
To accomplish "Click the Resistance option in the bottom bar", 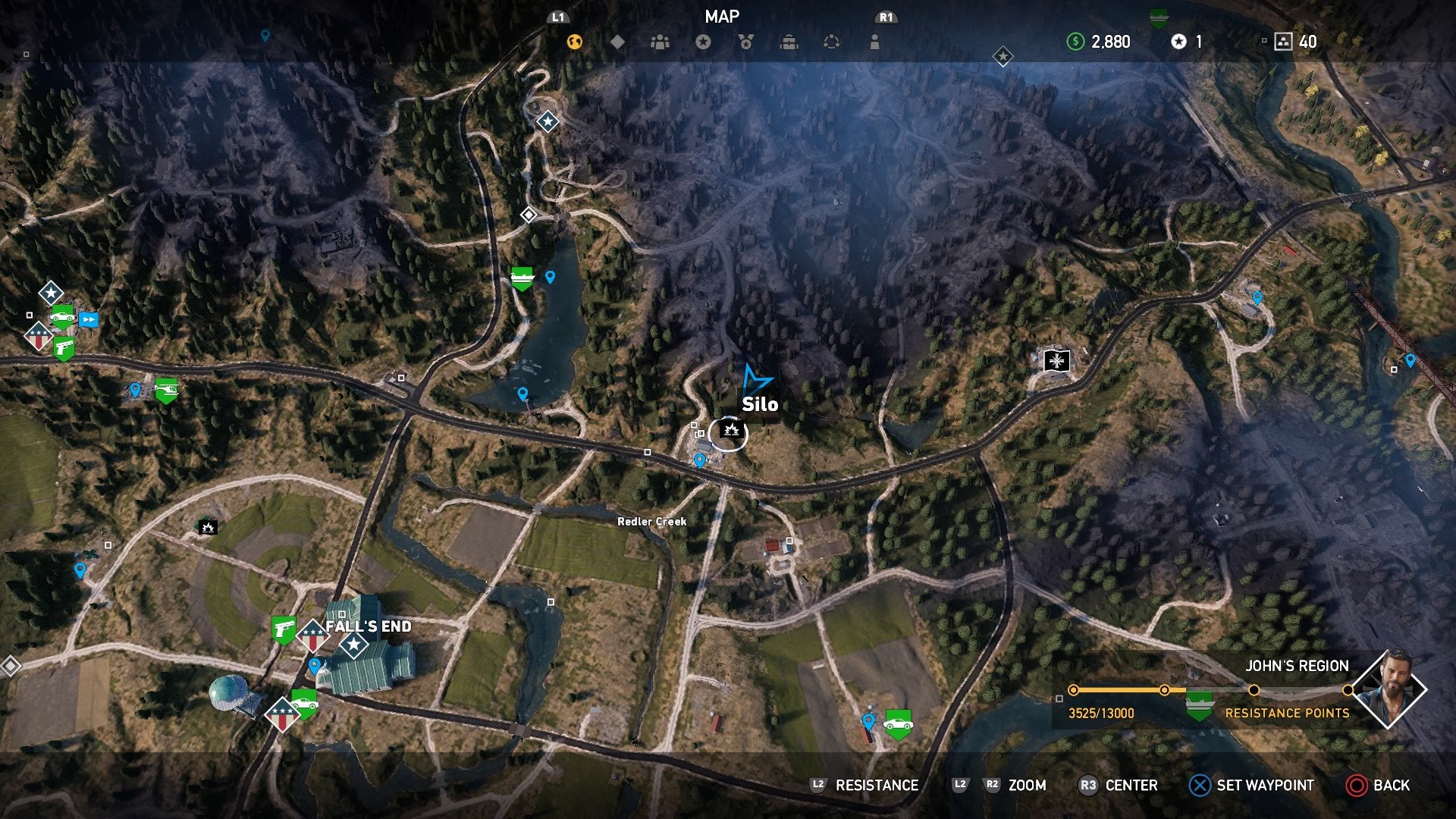I will (x=876, y=786).
